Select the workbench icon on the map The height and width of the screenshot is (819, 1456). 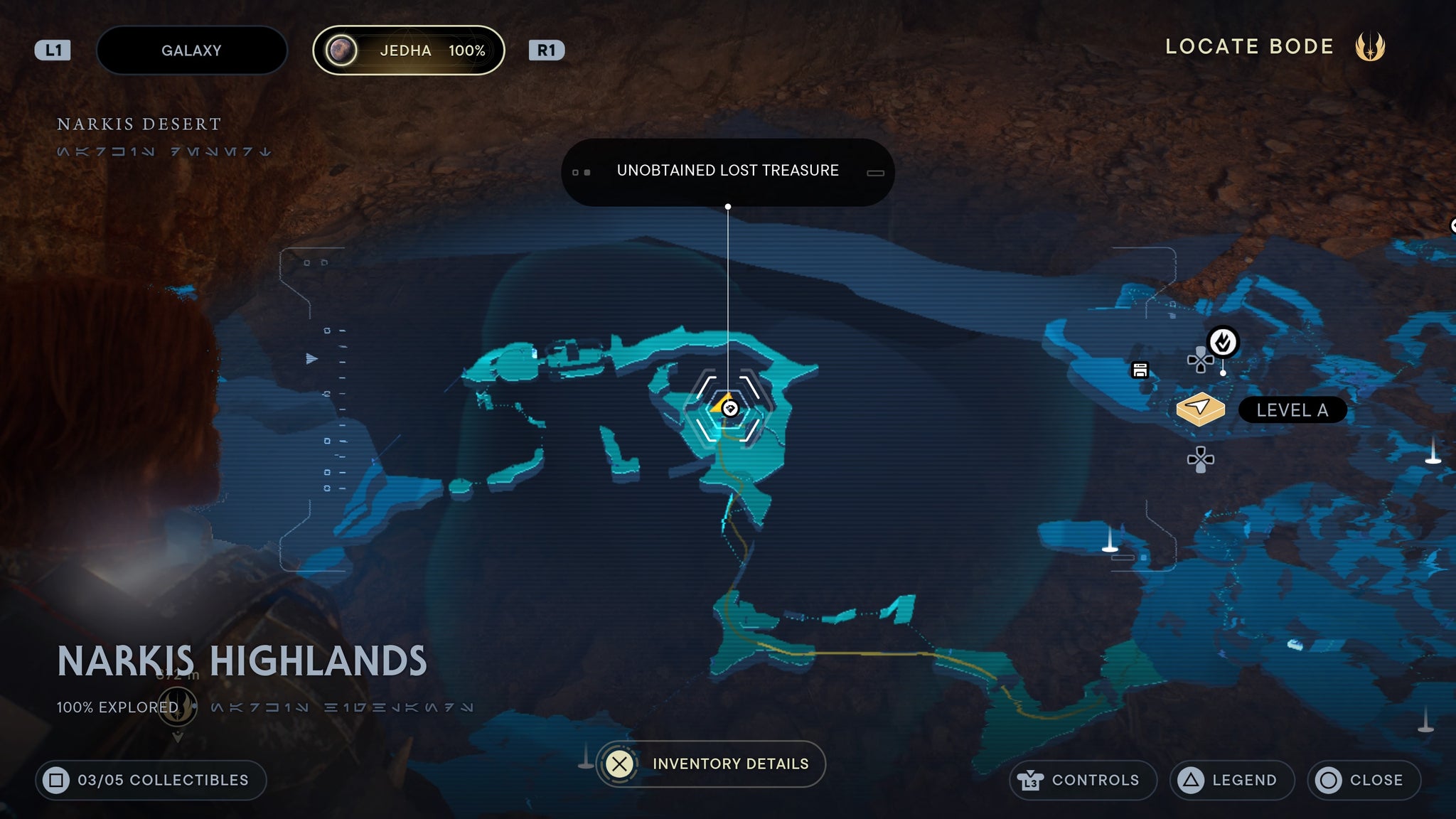(1140, 370)
